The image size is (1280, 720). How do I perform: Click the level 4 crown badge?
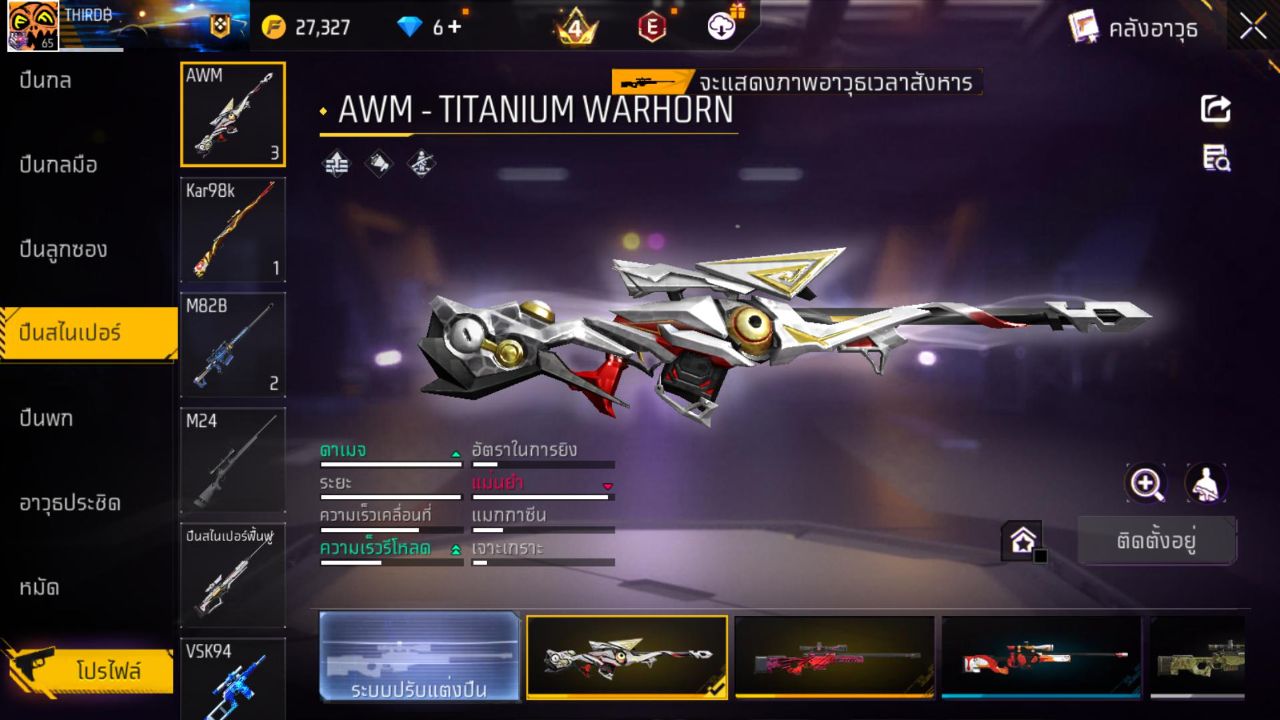point(574,27)
